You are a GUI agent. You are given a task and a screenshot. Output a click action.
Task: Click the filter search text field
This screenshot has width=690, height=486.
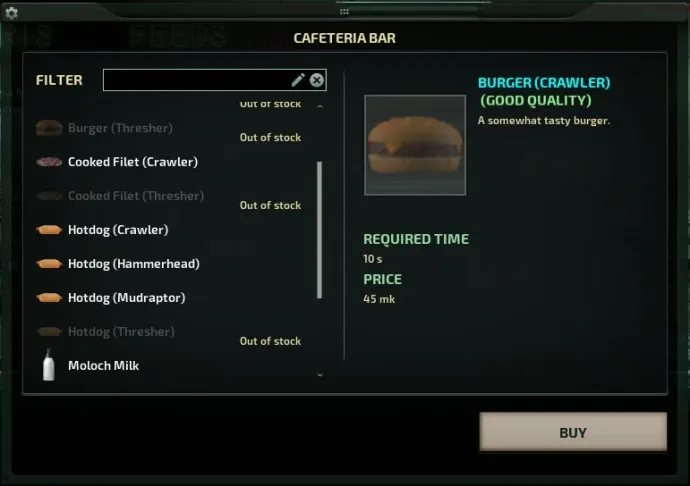[x=195, y=80]
